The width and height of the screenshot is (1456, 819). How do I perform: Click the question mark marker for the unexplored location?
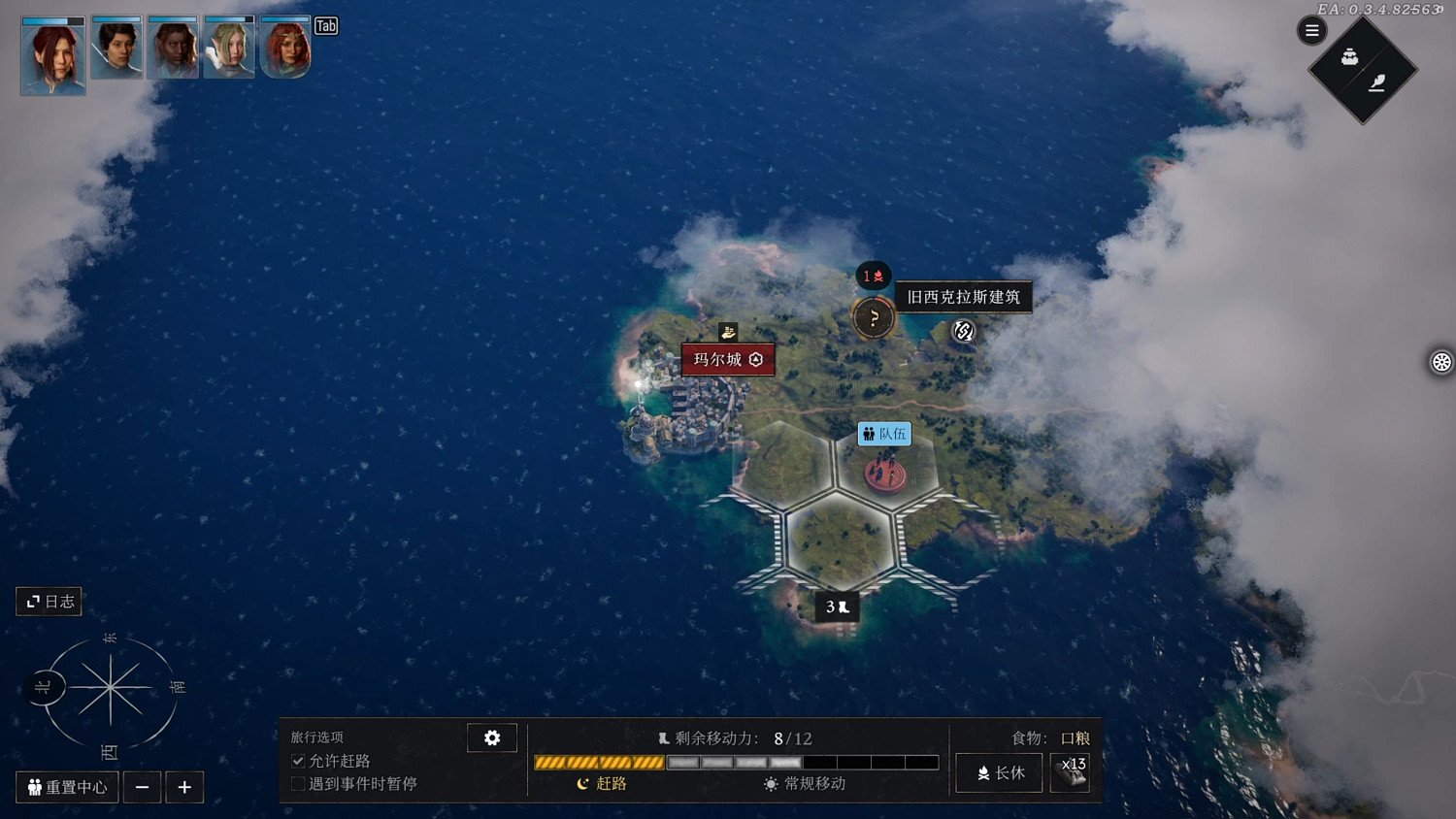(874, 318)
